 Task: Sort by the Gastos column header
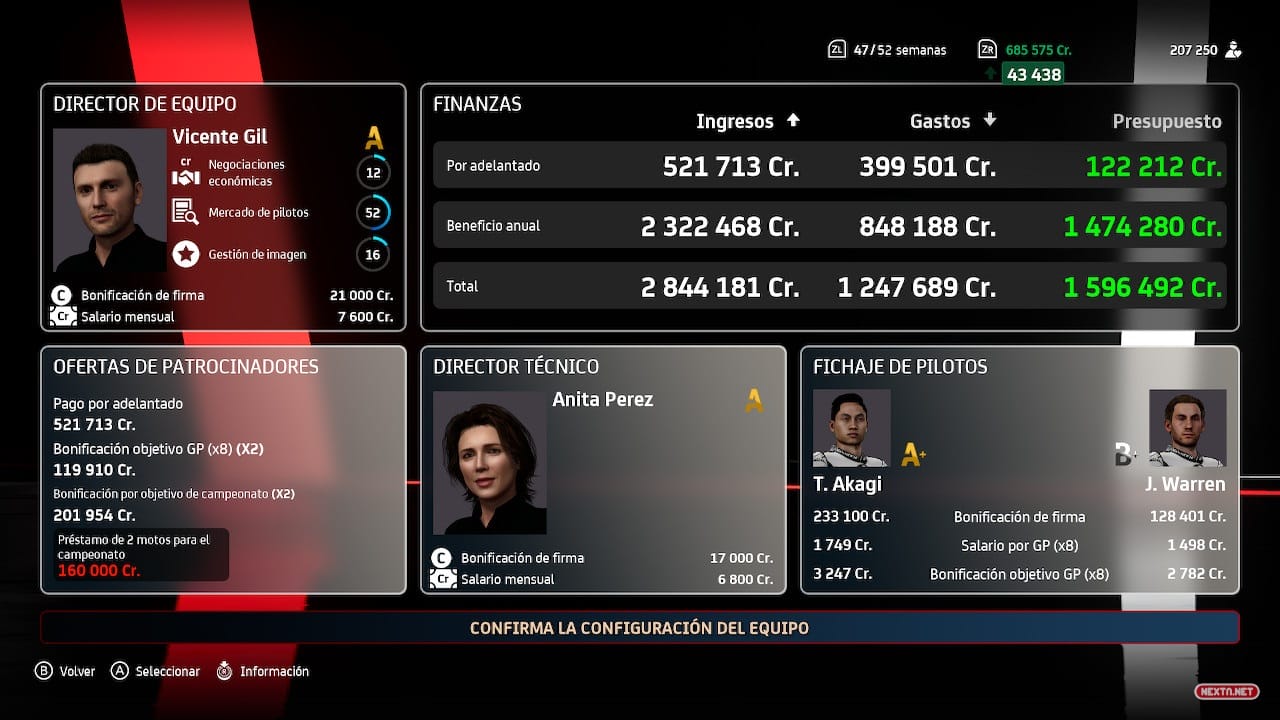(x=952, y=121)
